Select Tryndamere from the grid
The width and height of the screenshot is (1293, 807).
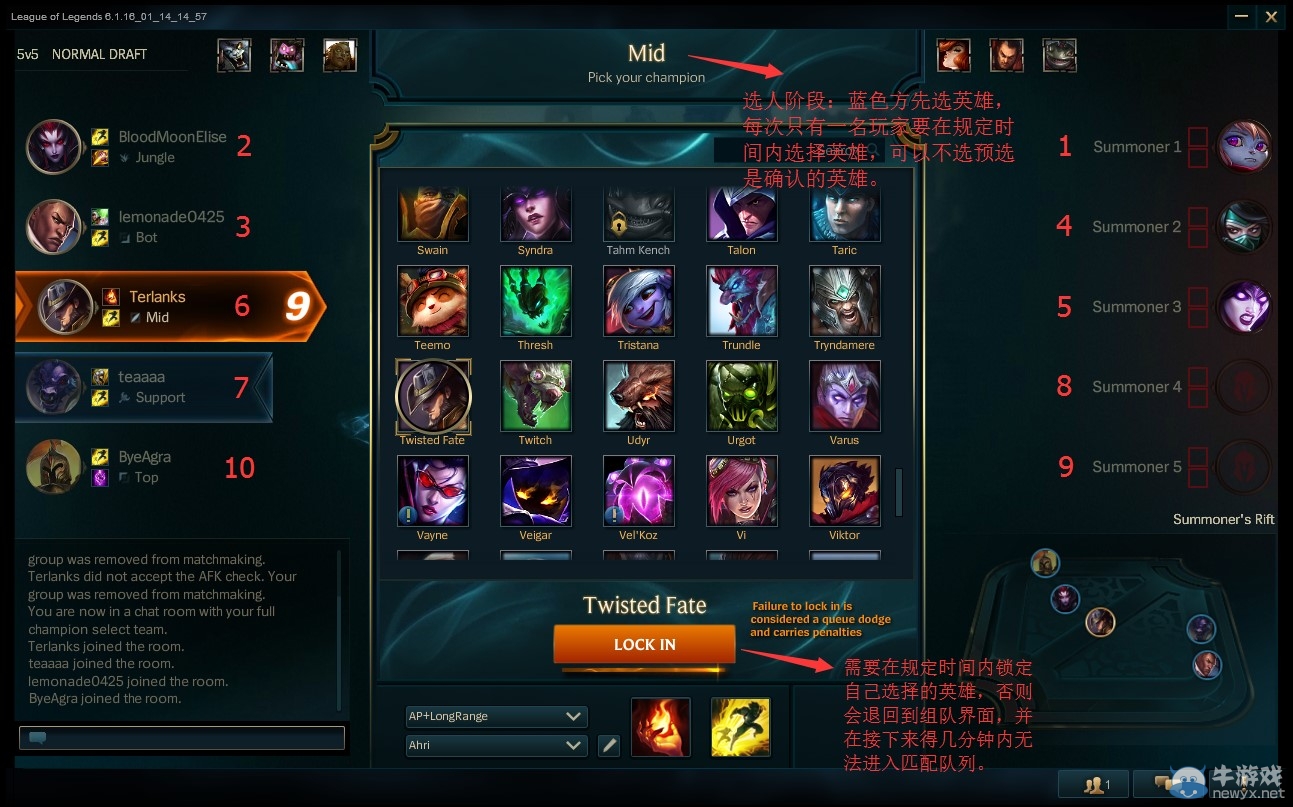tap(844, 300)
